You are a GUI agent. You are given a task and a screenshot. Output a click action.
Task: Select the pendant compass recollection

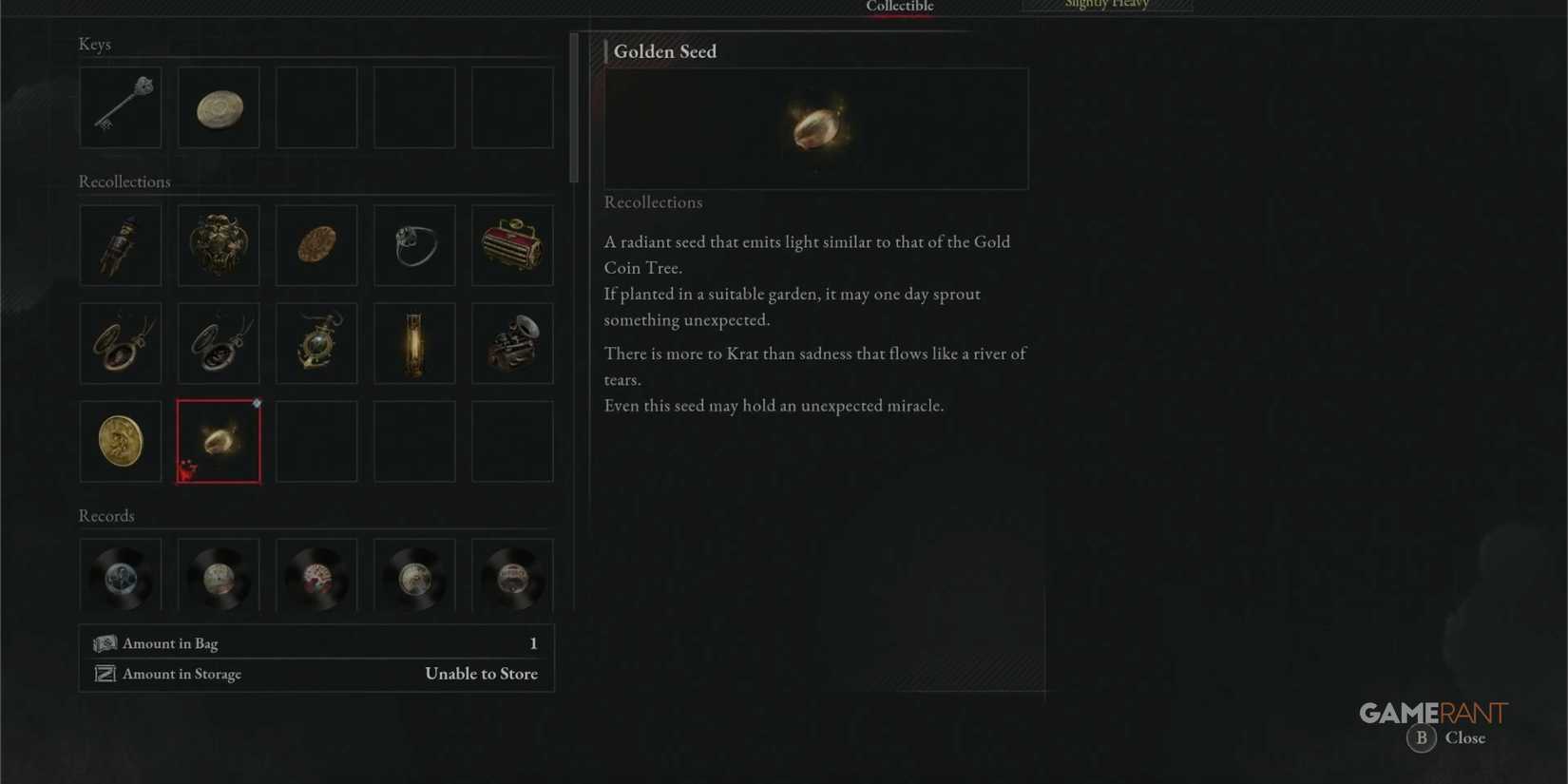tap(316, 343)
